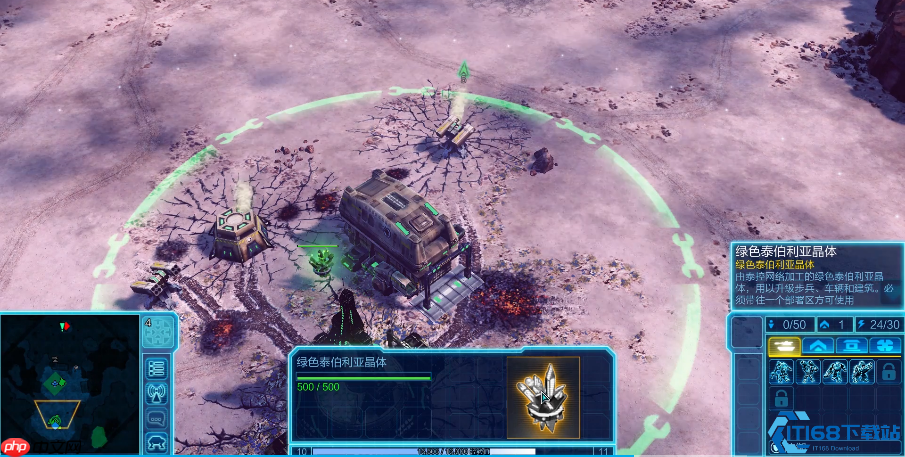Click the locked slot in top build row

[x=887, y=372]
